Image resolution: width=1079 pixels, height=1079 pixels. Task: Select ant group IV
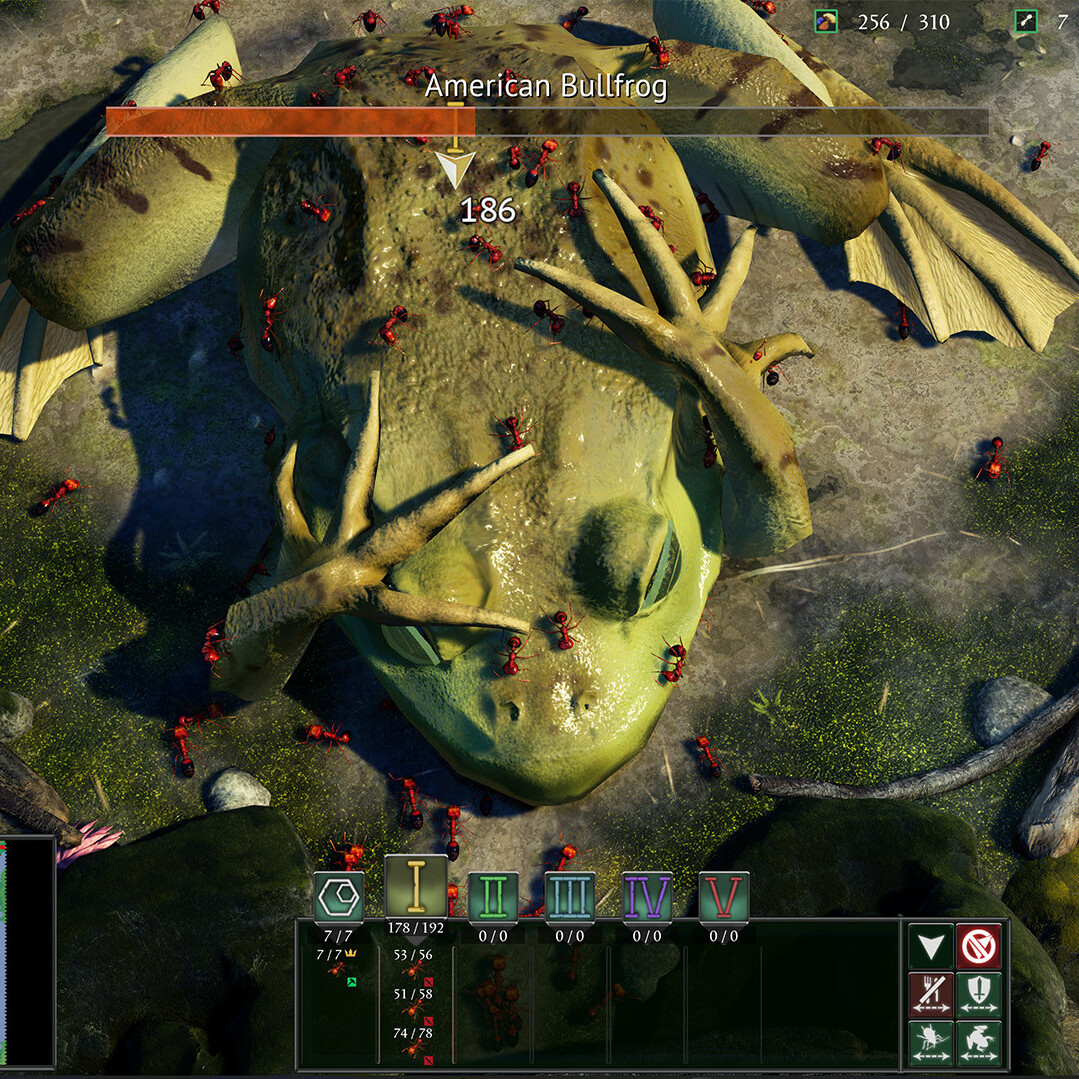tap(647, 897)
